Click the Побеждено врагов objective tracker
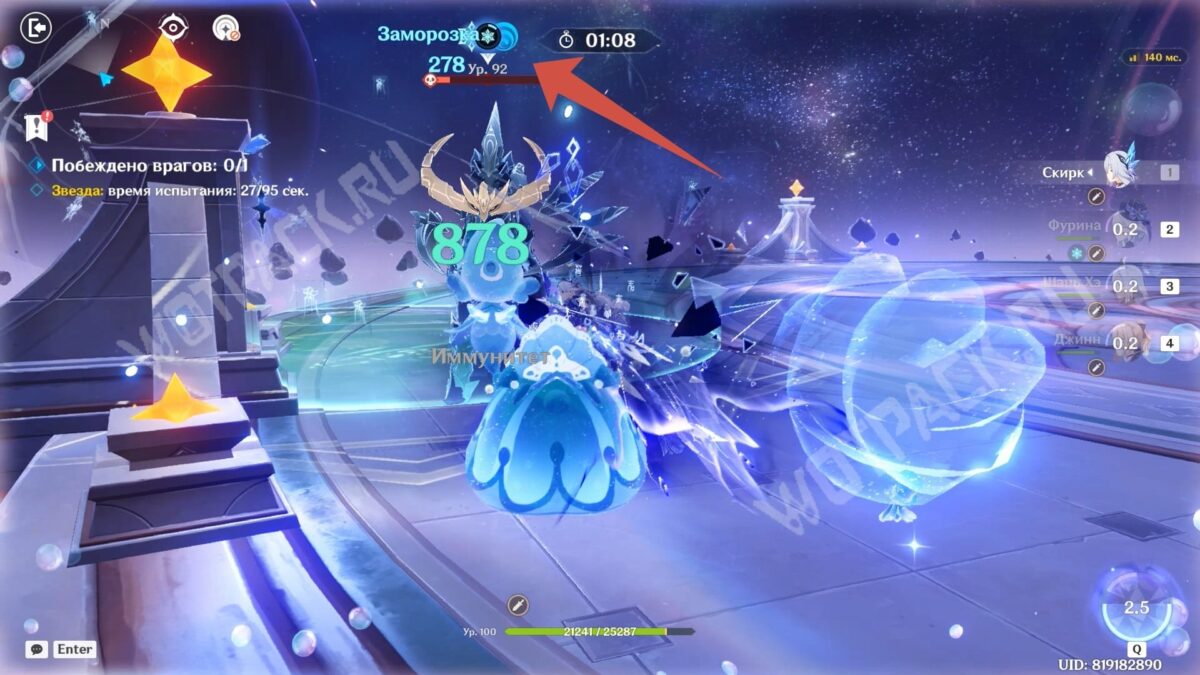This screenshot has height=675, width=1200. pos(150,166)
